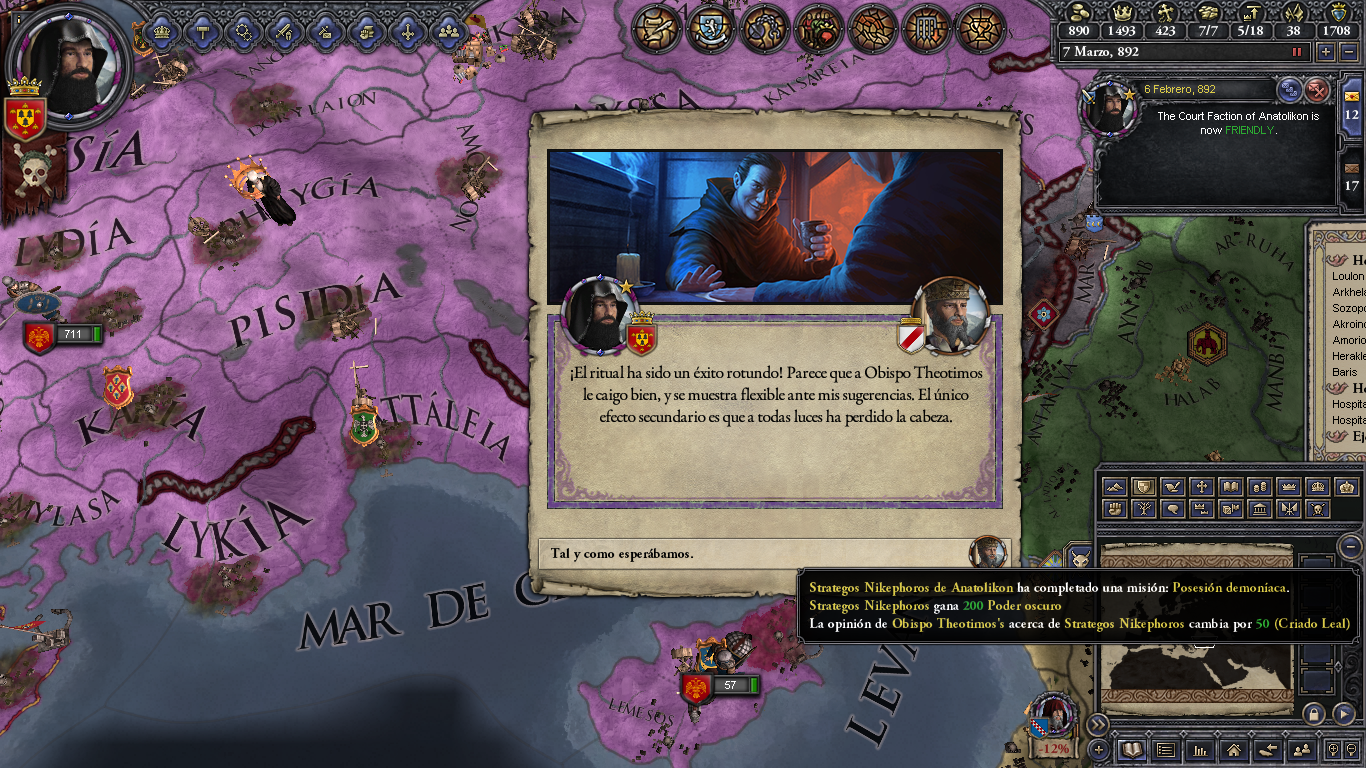Viewport: 1366px width, 768px height.
Task: Open the economy map mode coins menu entry
Action: (x=1259, y=487)
